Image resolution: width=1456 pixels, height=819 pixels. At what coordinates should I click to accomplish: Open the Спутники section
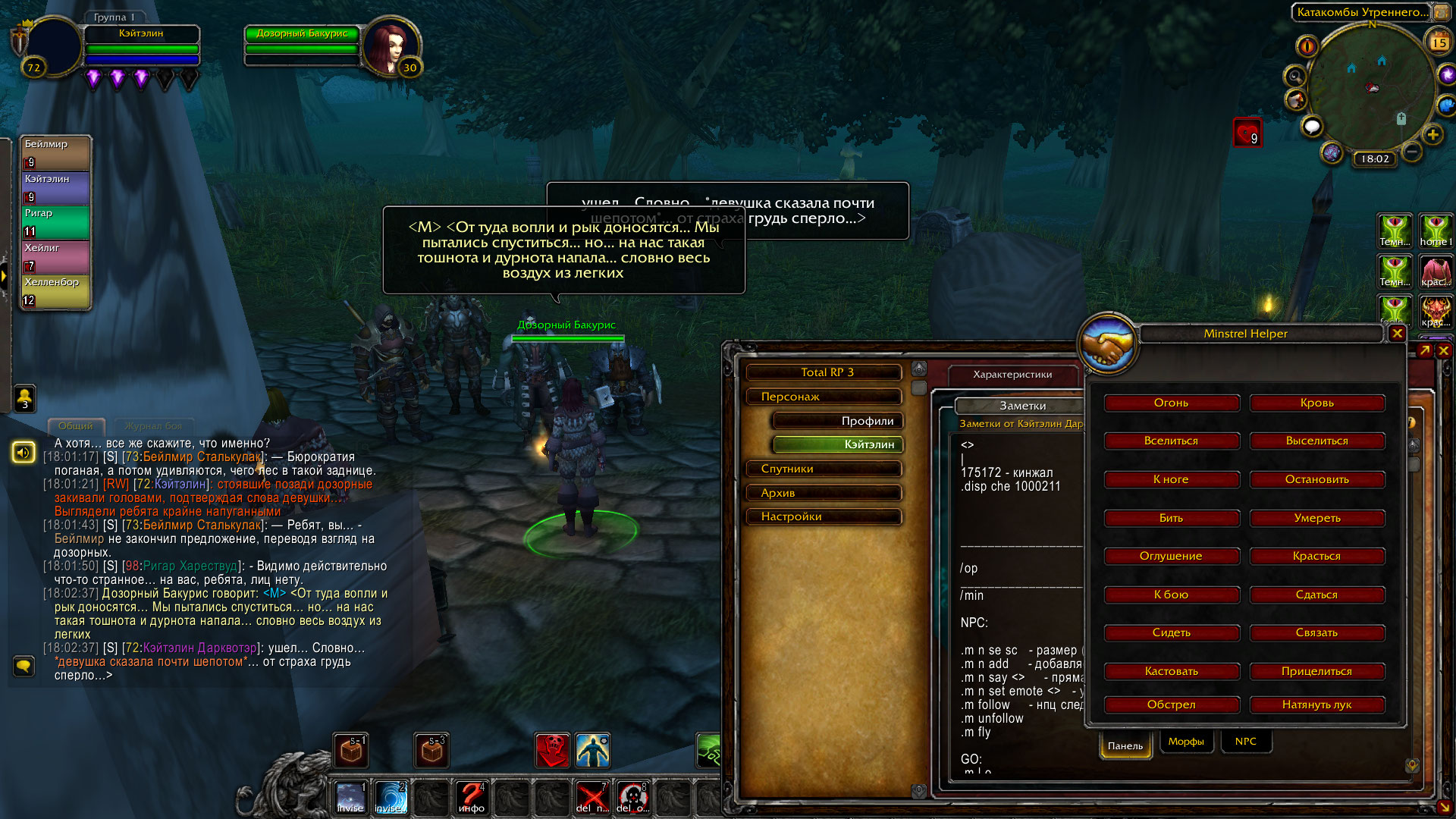824,469
